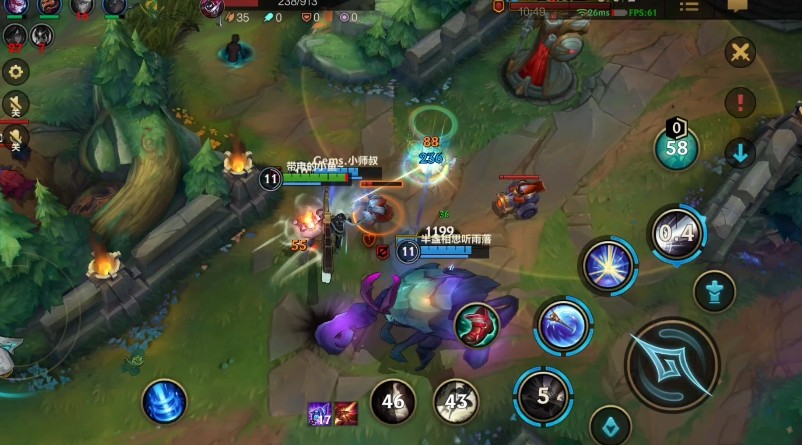
Task: Cast the blue spear ability
Action: click(562, 325)
